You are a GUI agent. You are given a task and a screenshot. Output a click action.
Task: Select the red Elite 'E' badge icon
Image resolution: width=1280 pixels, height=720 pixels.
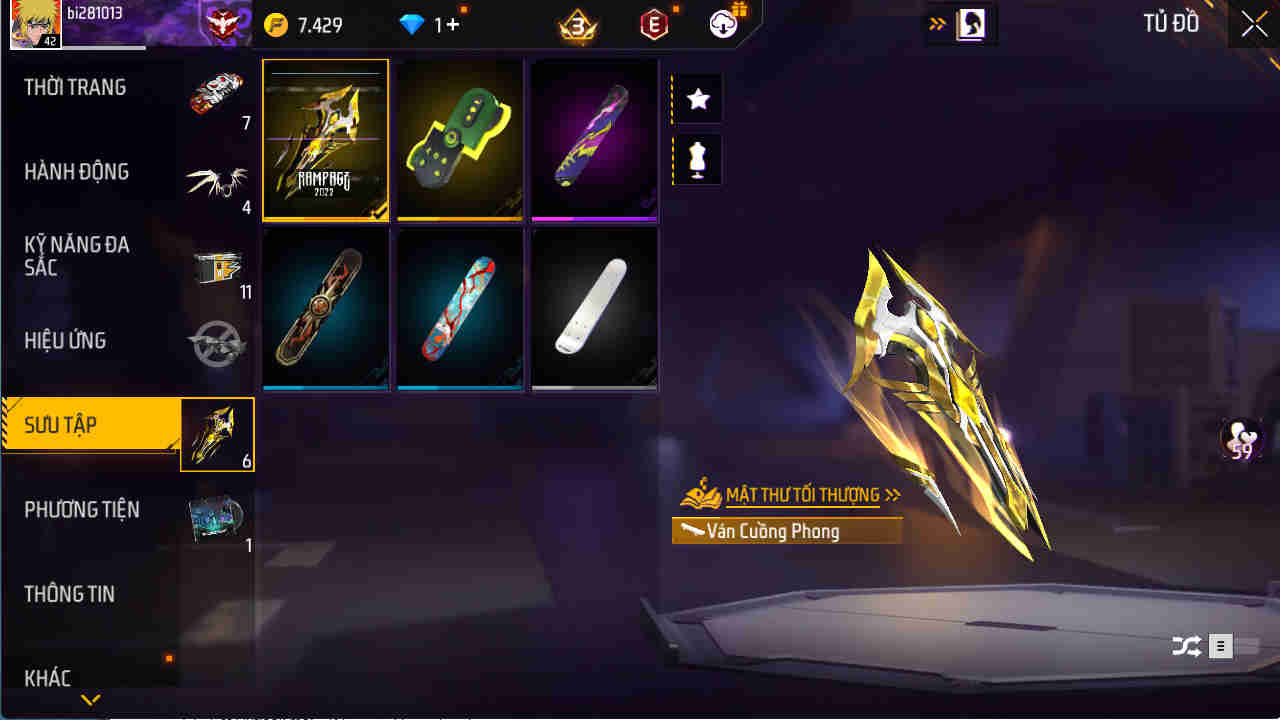pyautogui.click(x=652, y=24)
